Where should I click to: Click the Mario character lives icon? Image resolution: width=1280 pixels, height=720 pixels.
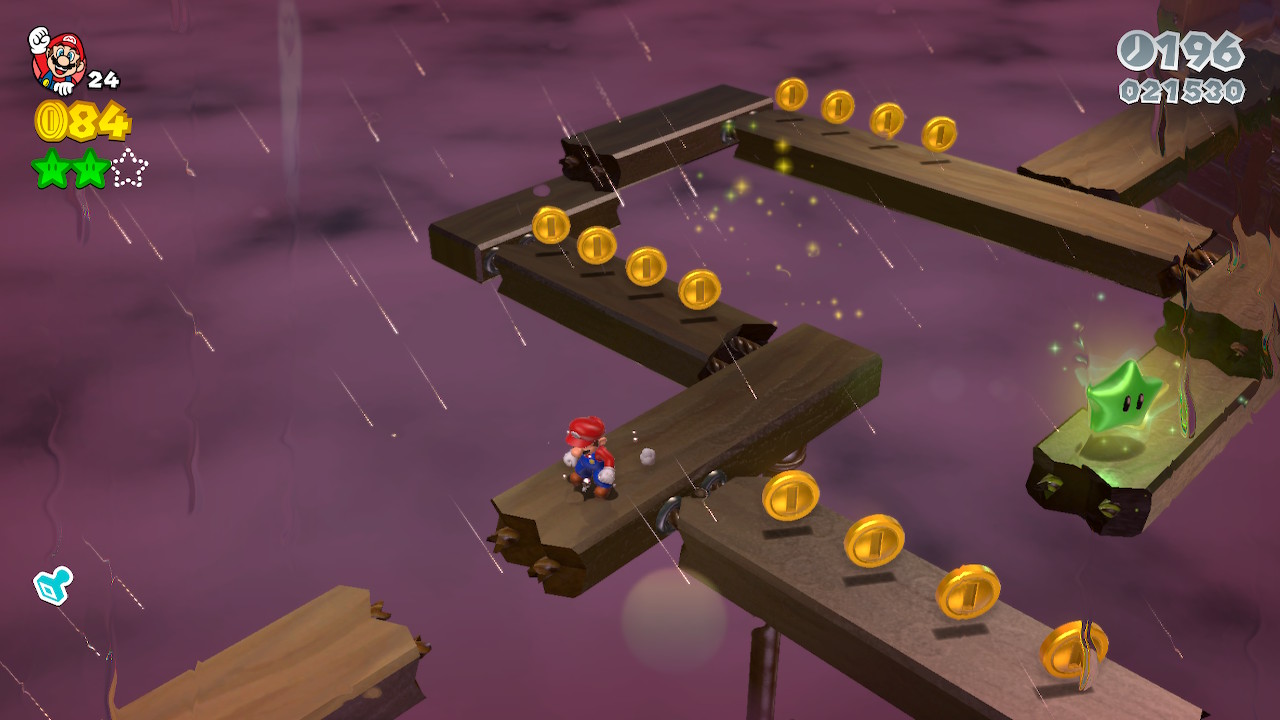coord(57,60)
